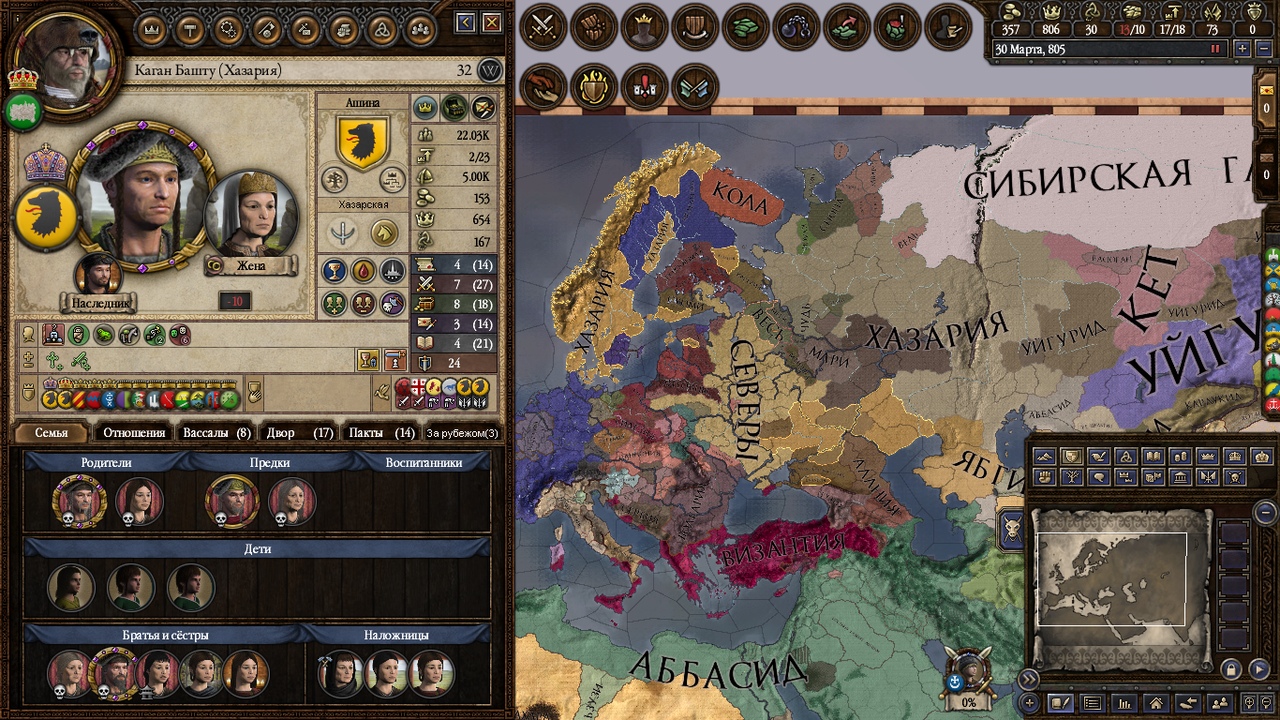Open the crown tab atop the character panel
The width and height of the screenshot is (1280, 720).
coord(152,29)
